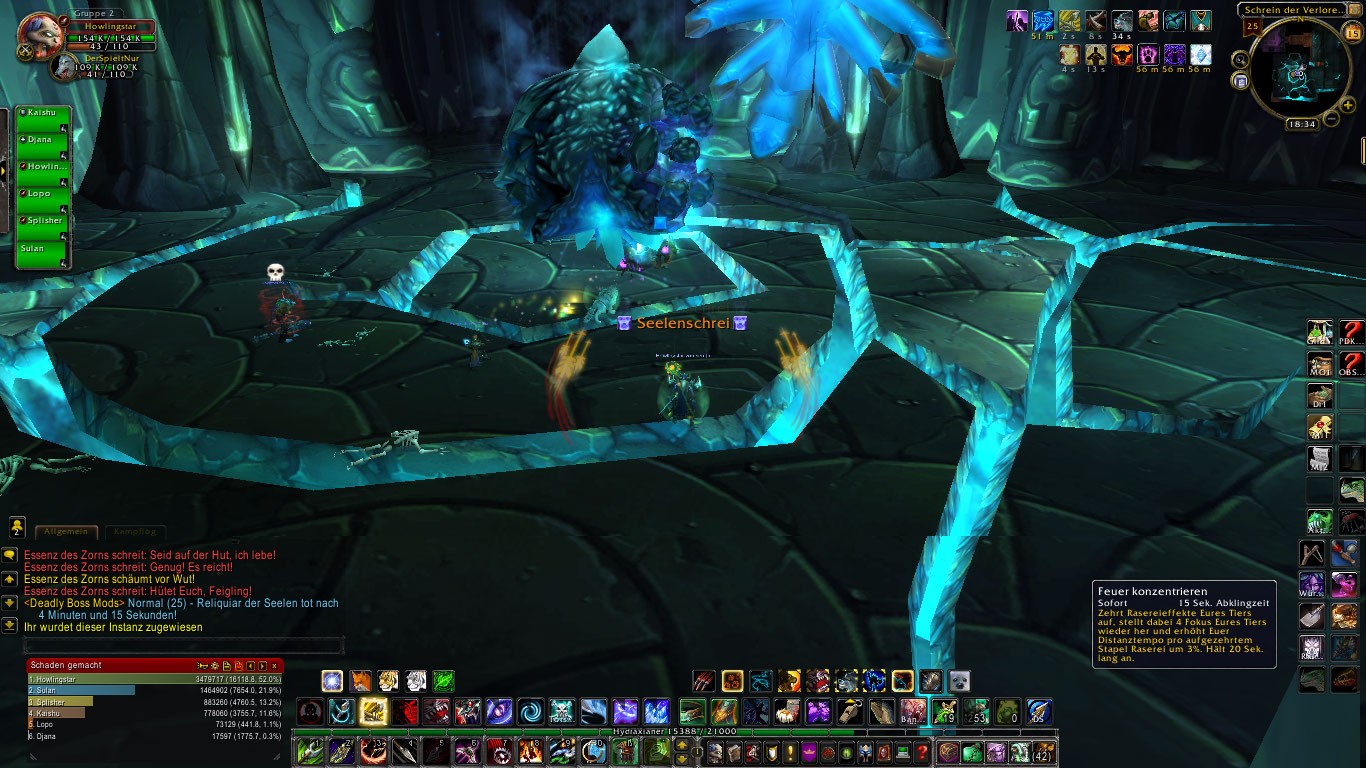The width and height of the screenshot is (1366, 768).
Task: Click the Howlingstar player portrait
Action: click(41, 34)
